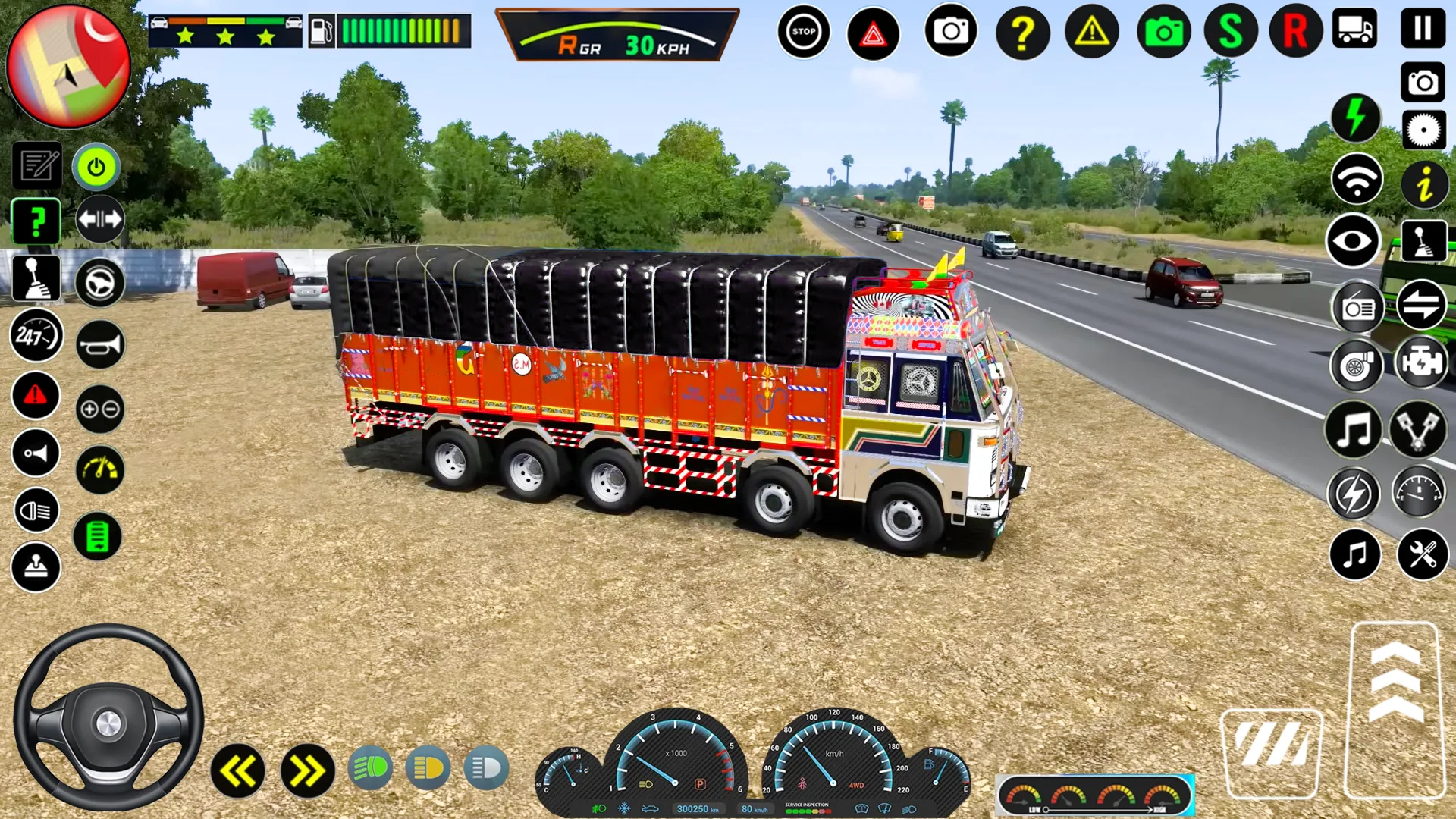This screenshot has height=819, width=1456.
Task: Click the yellow info icon
Action: tap(1424, 184)
